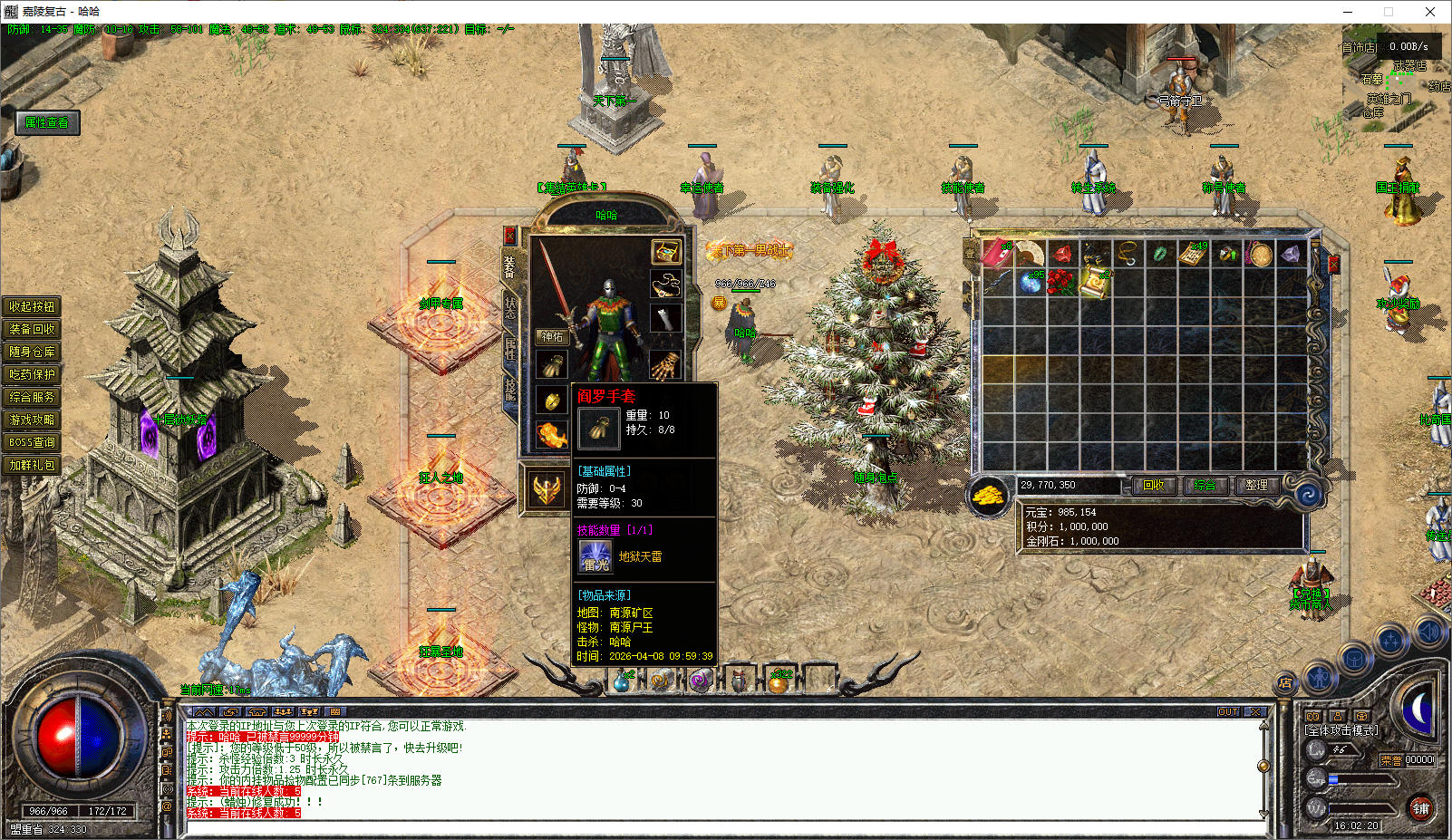Screen dimensions: 1452x840
Task: Click the 整理 button to sort bag
Action: coord(1256,486)
